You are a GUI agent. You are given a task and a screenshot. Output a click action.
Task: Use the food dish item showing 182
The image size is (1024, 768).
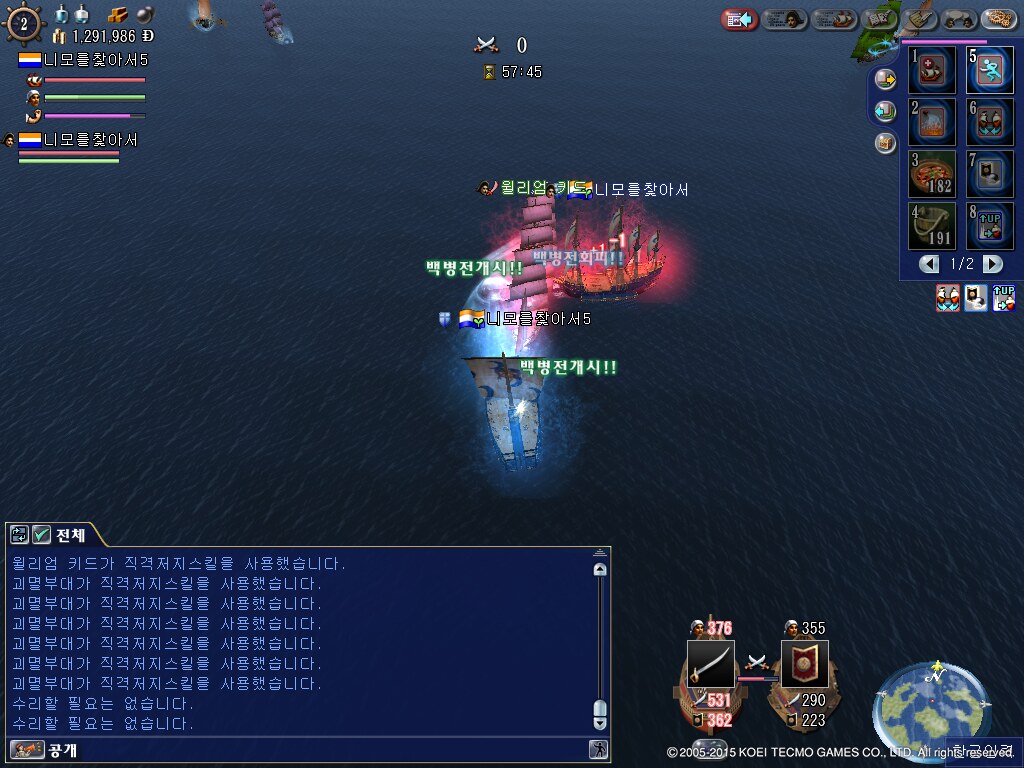pyautogui.click(x=933, y=174)
